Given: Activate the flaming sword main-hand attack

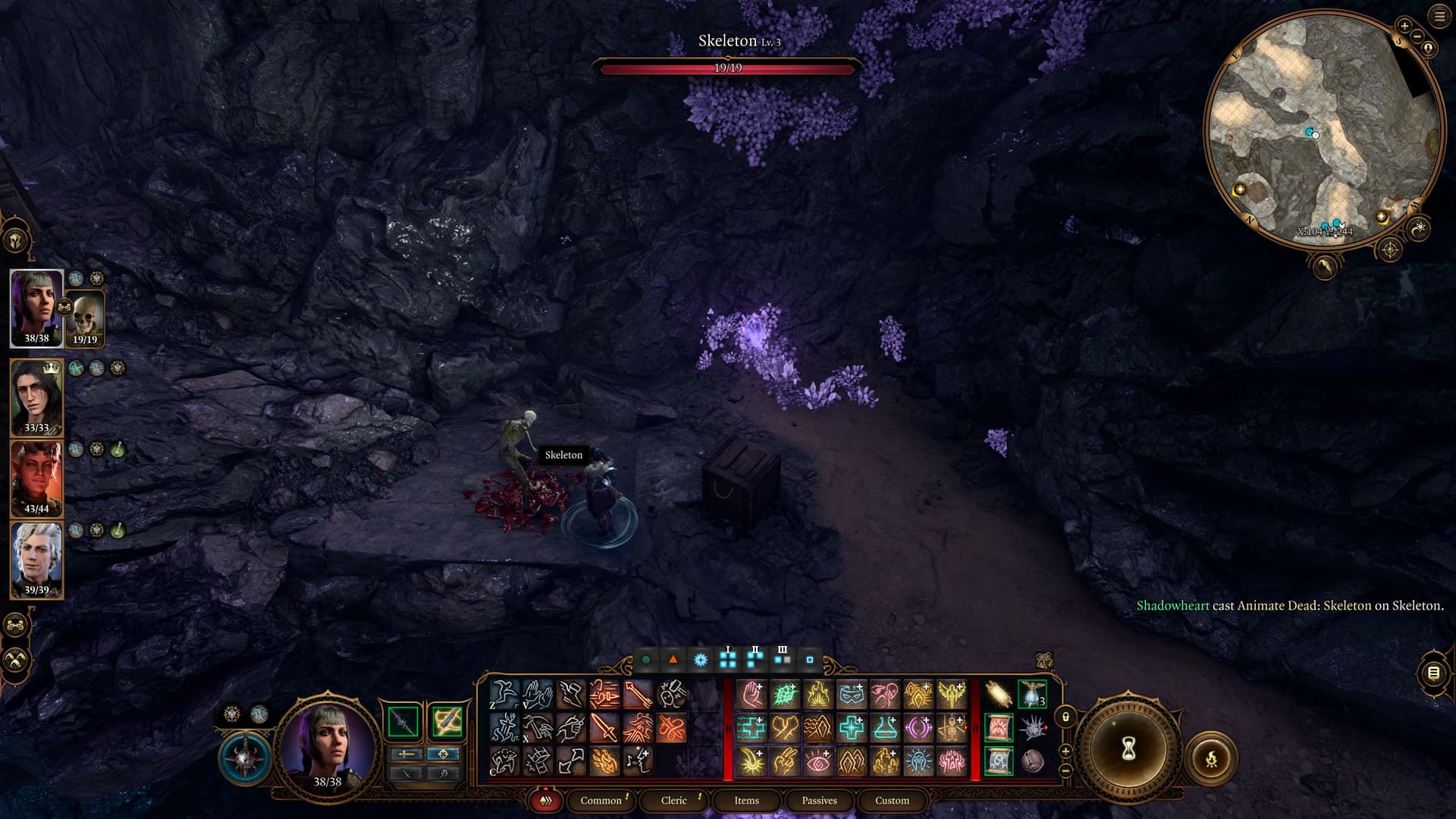Looking at the screenshot, I should [604, 728].
